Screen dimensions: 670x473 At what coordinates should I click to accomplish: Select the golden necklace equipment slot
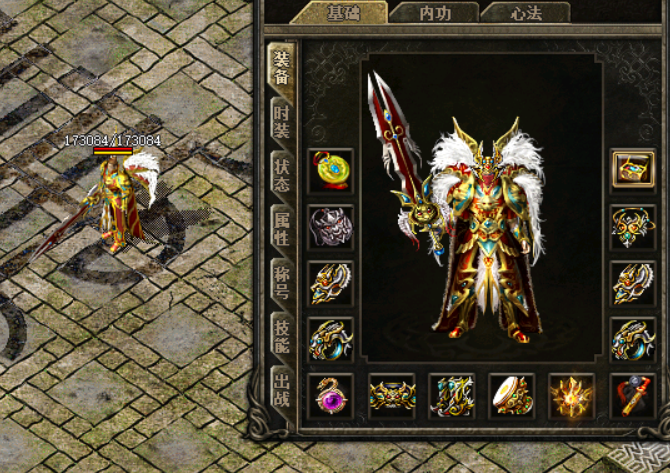[x=633, y=227]
